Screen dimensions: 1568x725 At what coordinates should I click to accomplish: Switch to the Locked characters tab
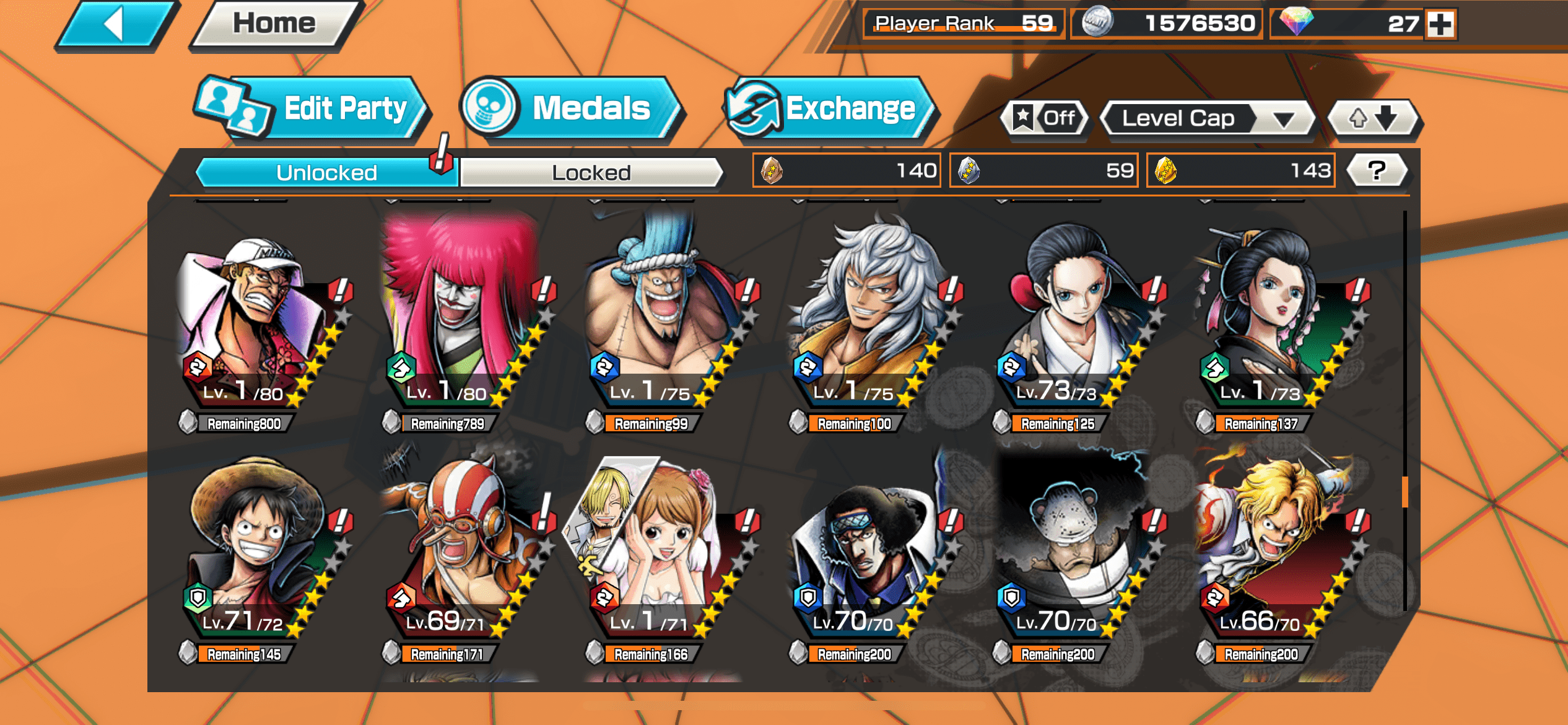point(591,172)
